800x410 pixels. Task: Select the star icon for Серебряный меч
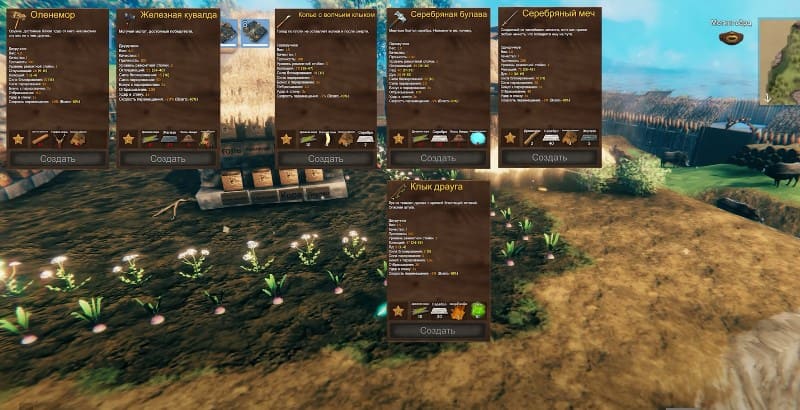(510, 138)
